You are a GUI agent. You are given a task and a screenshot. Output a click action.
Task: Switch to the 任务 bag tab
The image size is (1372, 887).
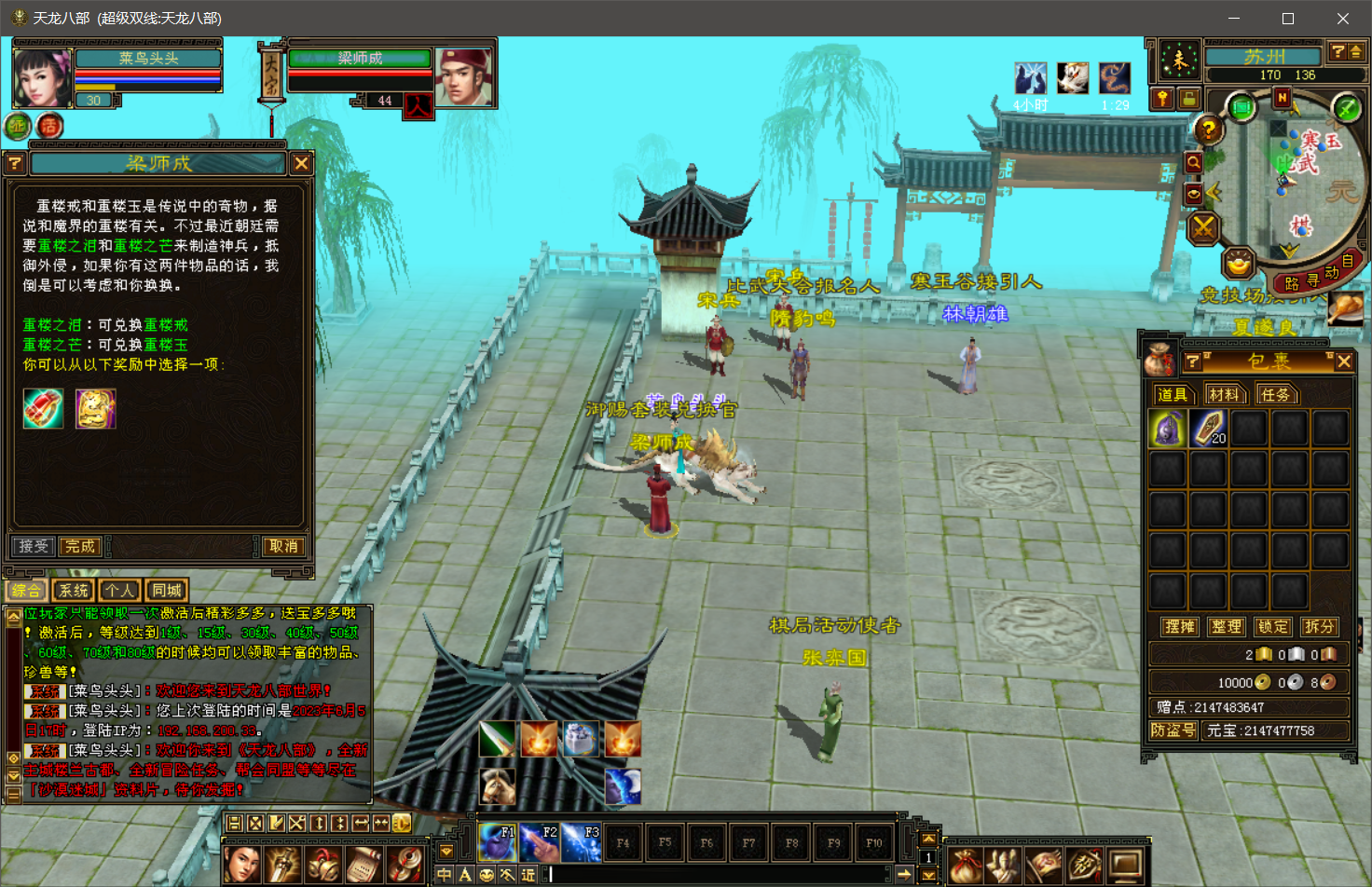(x=1274, y=394)
